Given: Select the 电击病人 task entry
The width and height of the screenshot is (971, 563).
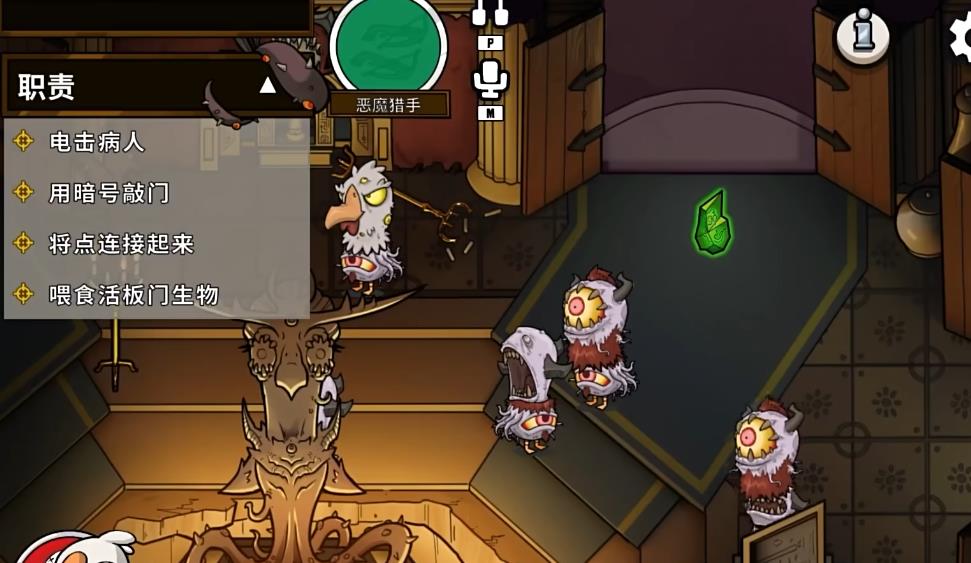Looking at the screenshot, I should tap(97, 142).
